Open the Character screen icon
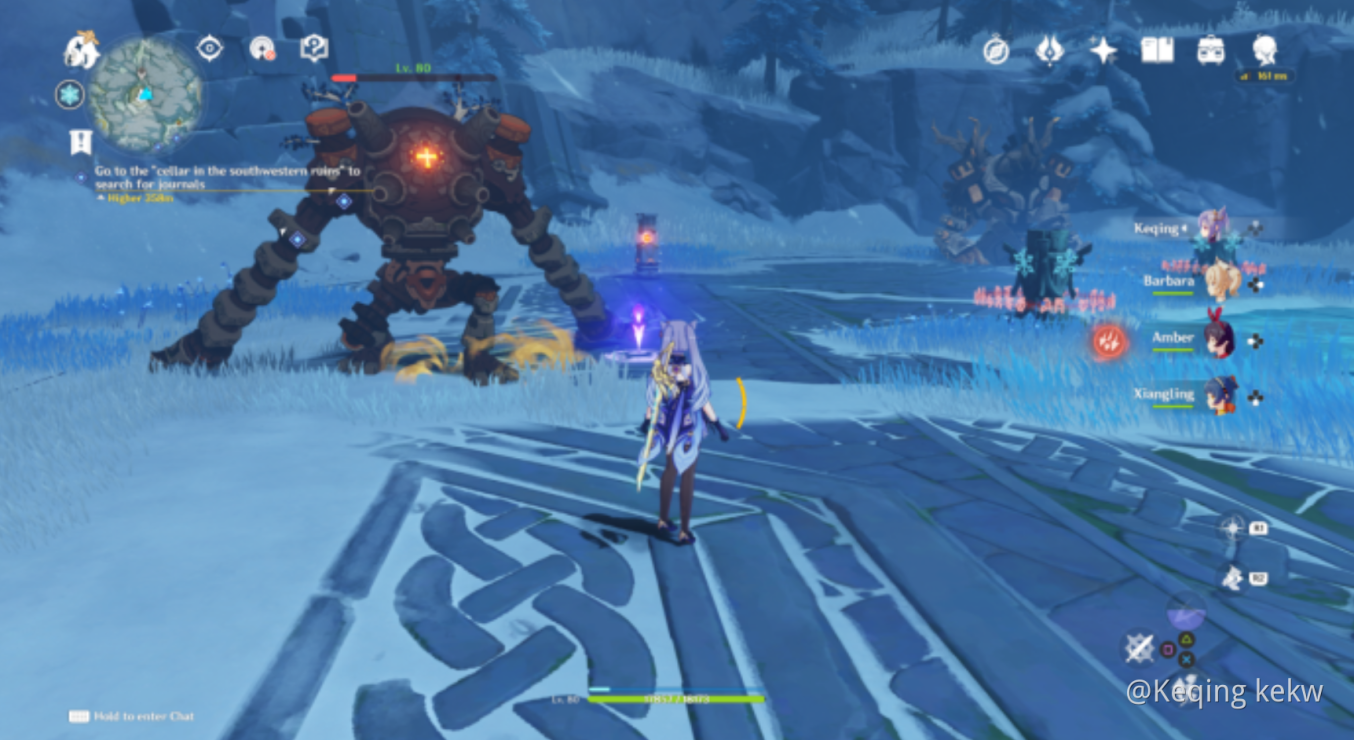This screenshot has height=740, width=1354. point(1262,48)
